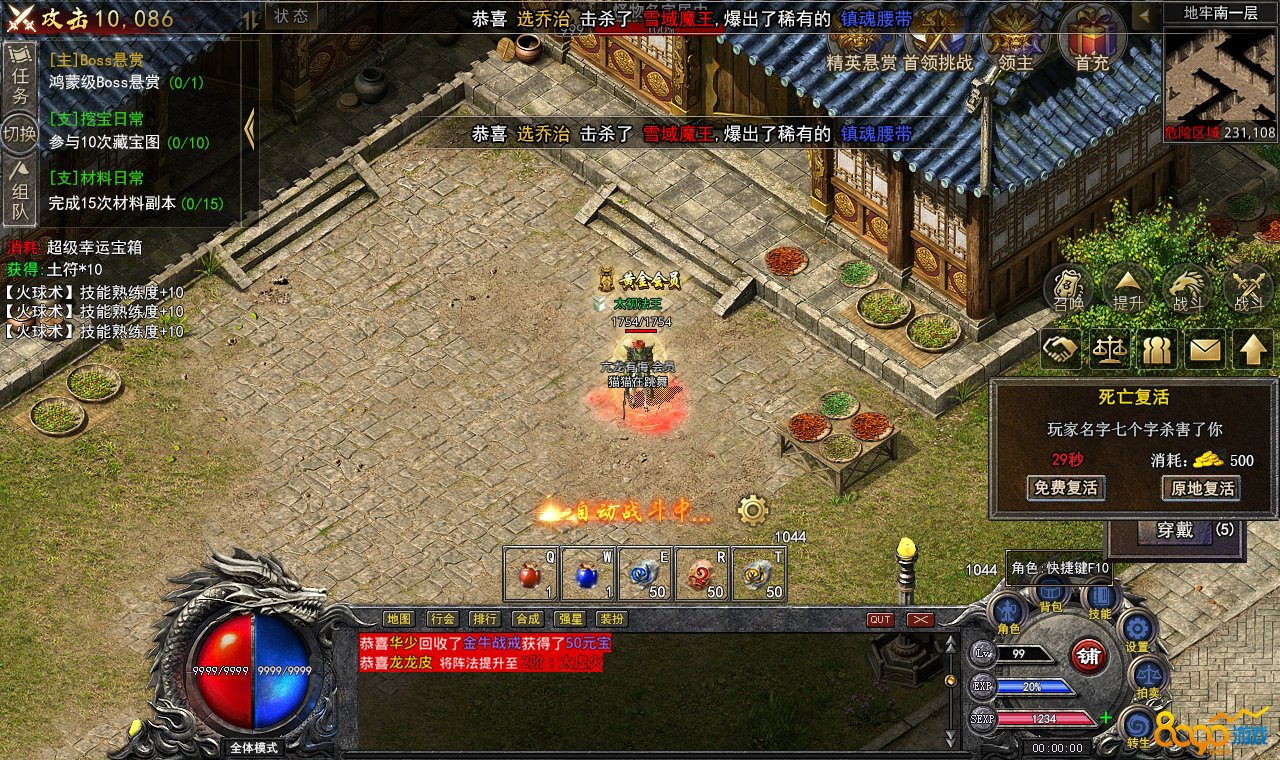Viewport: 1280px width, 760px height.
Task: Click the 召唤 summon icon
Action: tap(1068, 289)
